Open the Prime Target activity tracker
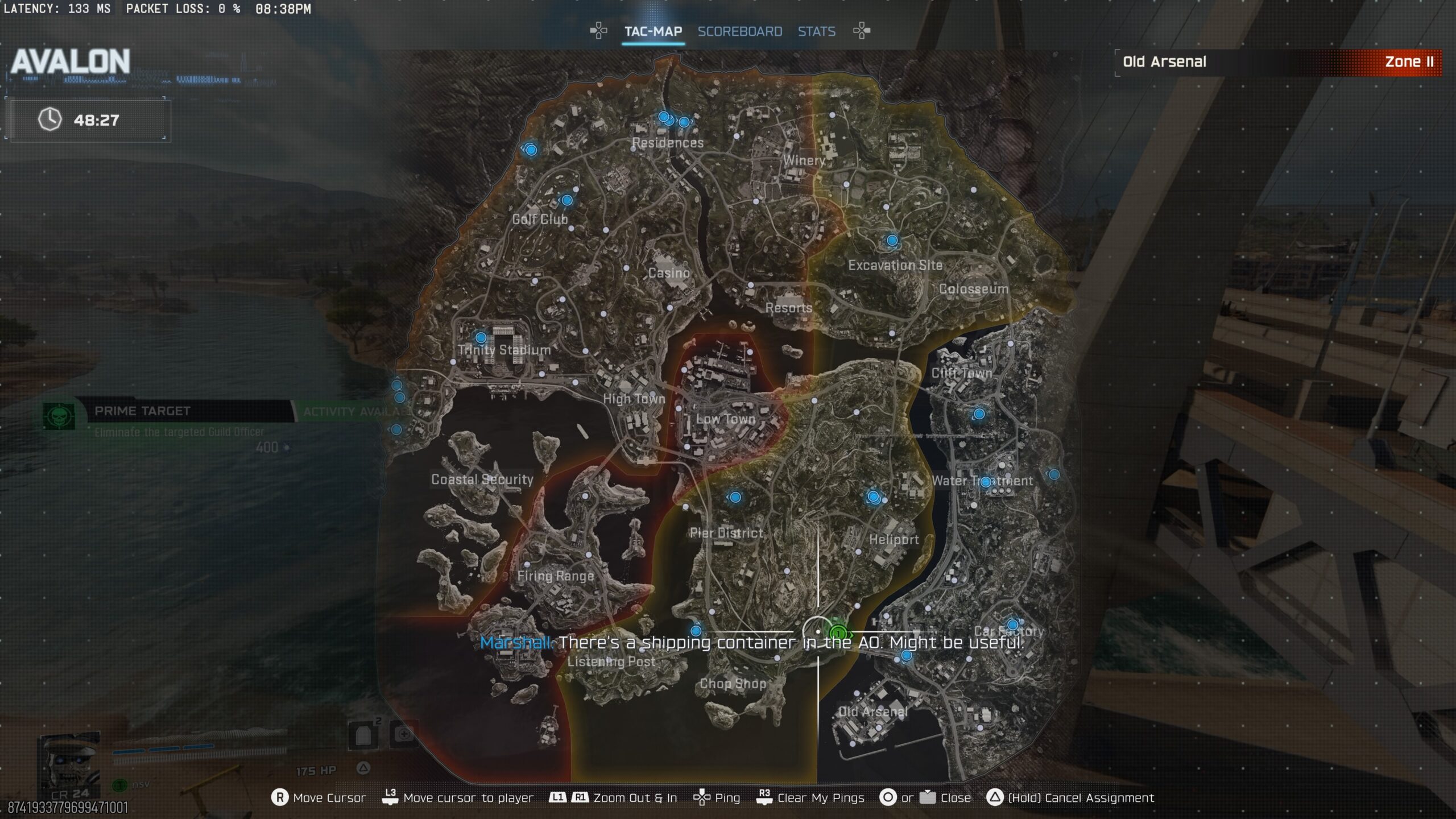 point(142,411)
